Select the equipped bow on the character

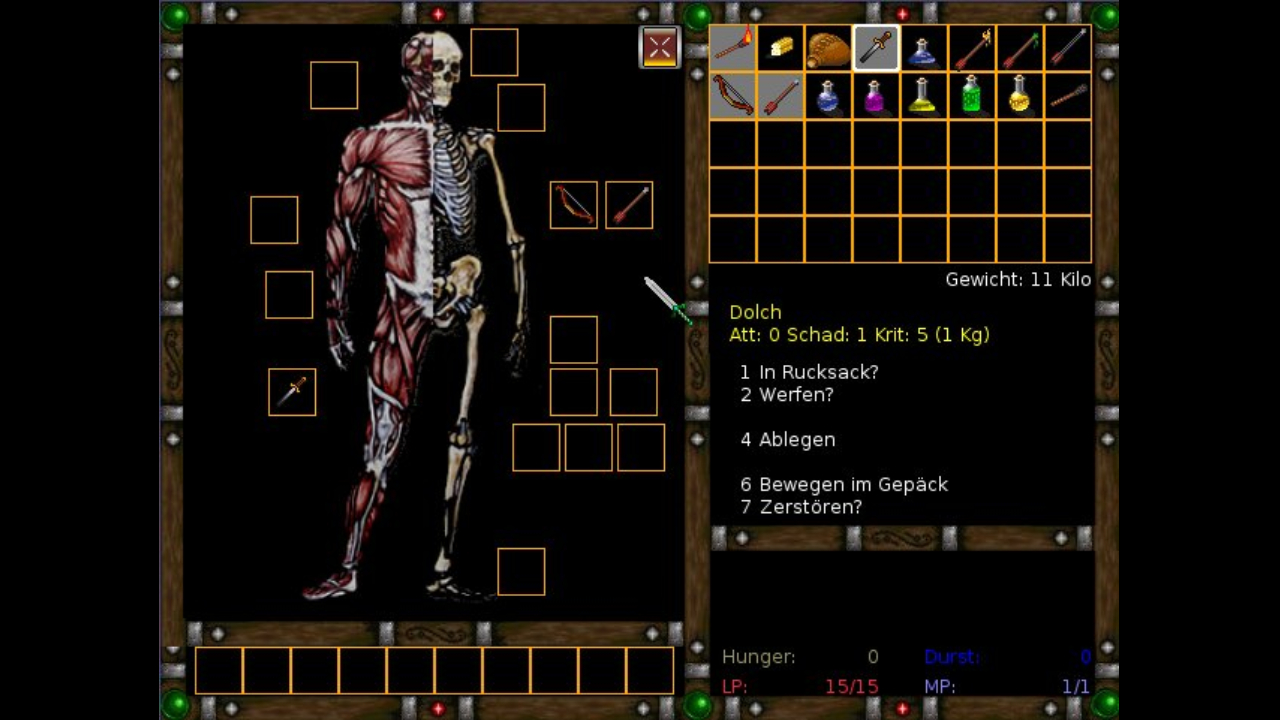click(x=573, y=204)
